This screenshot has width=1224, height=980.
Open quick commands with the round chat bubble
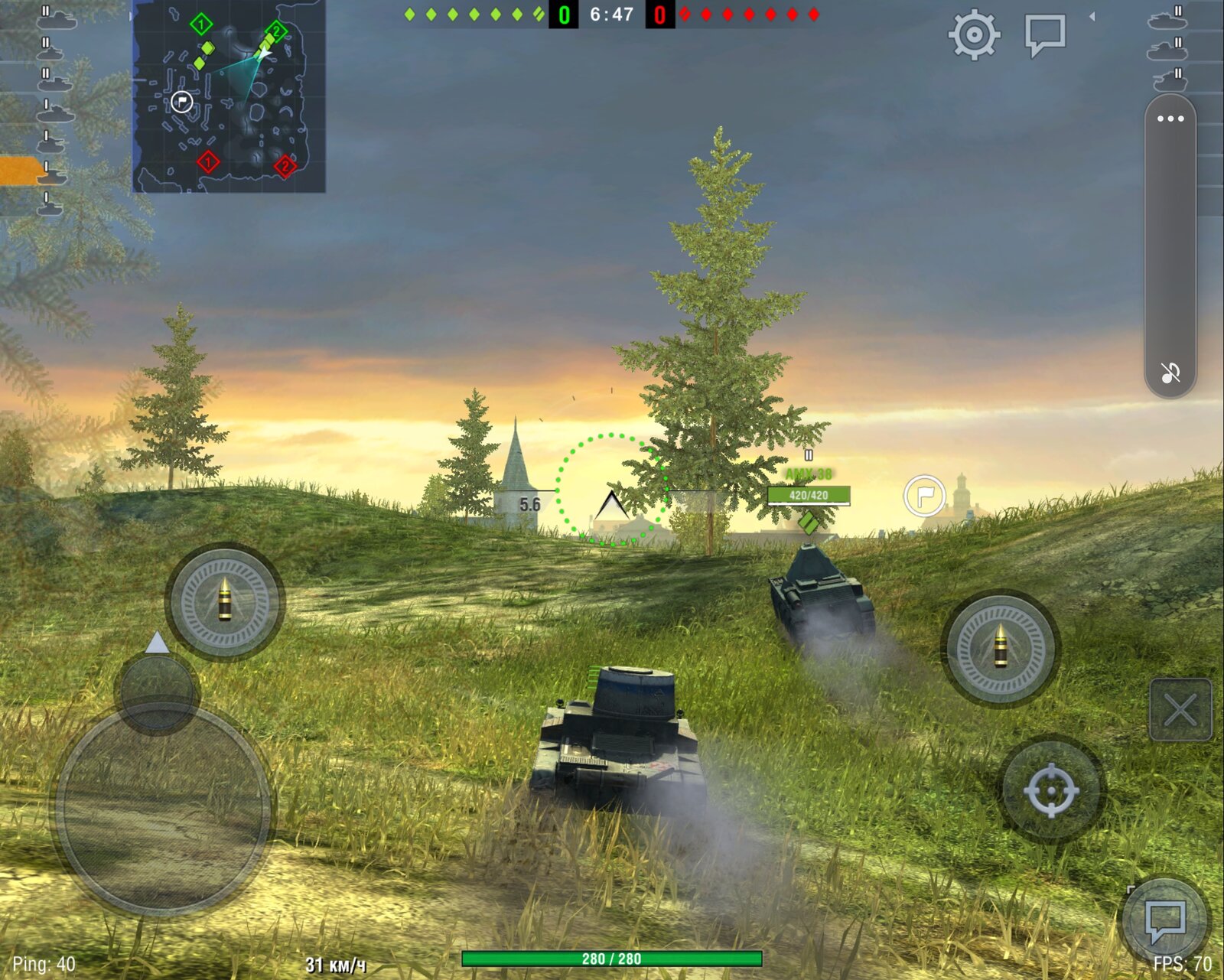click(1164, 919)
